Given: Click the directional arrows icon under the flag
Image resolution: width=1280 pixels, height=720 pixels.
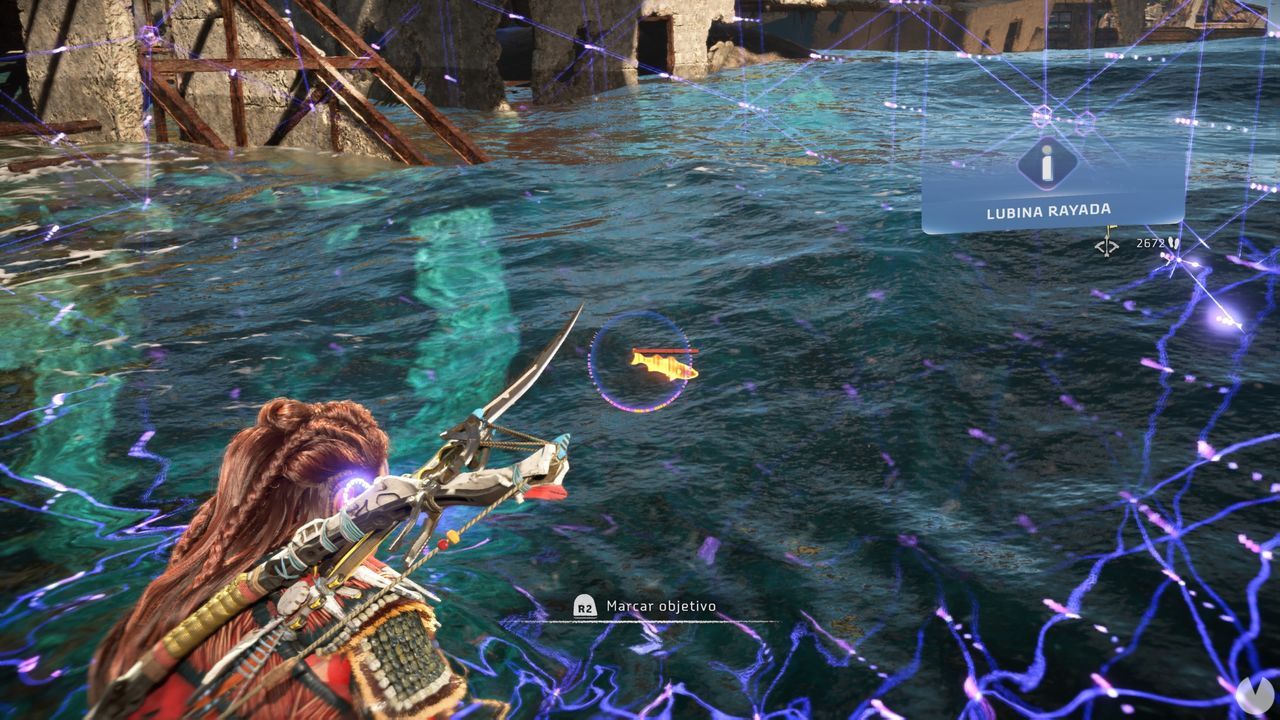Looking at the screenshot, I should (x=1108, y=245).
